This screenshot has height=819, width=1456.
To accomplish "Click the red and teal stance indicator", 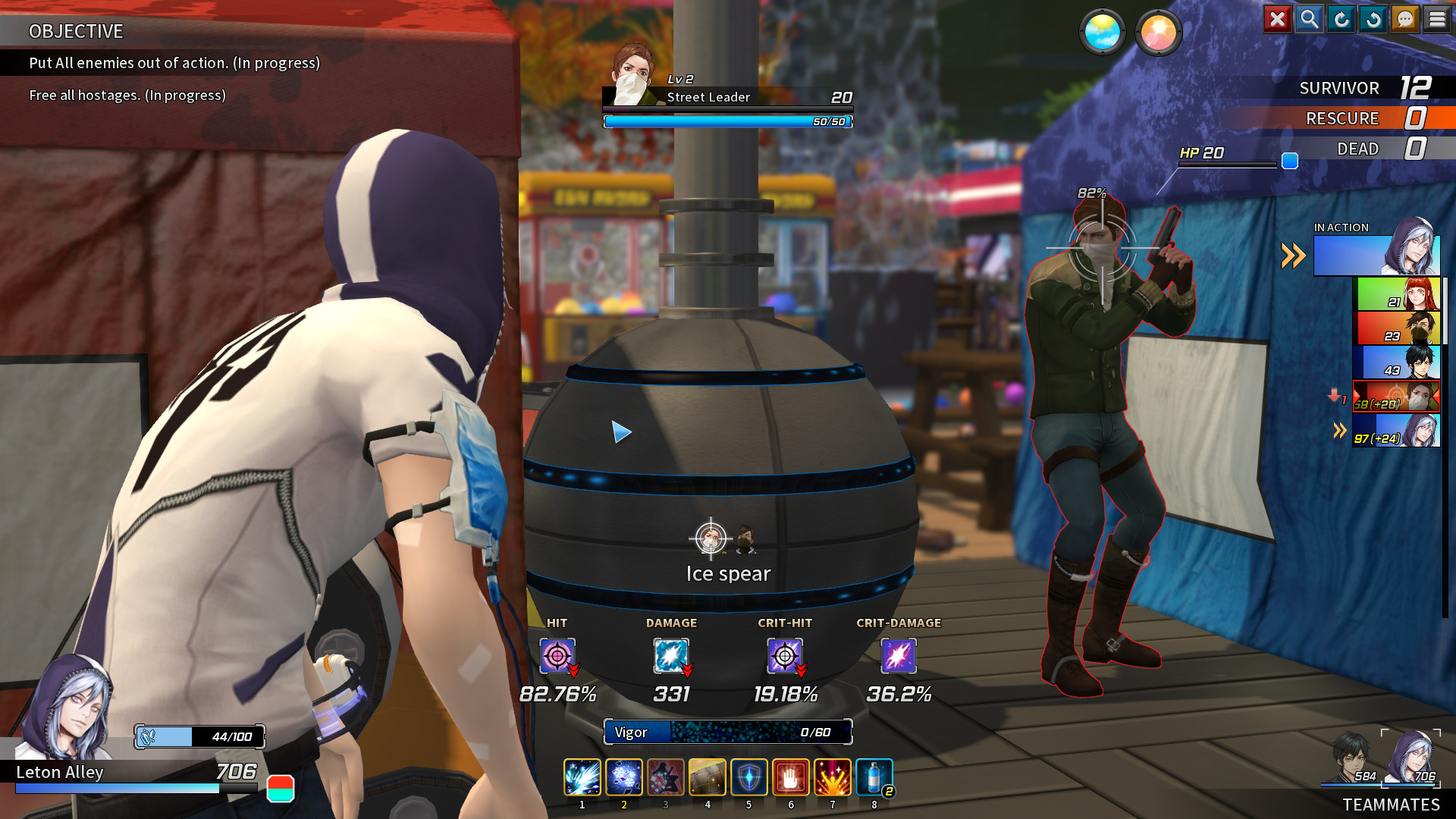I will tap(281, 789).
